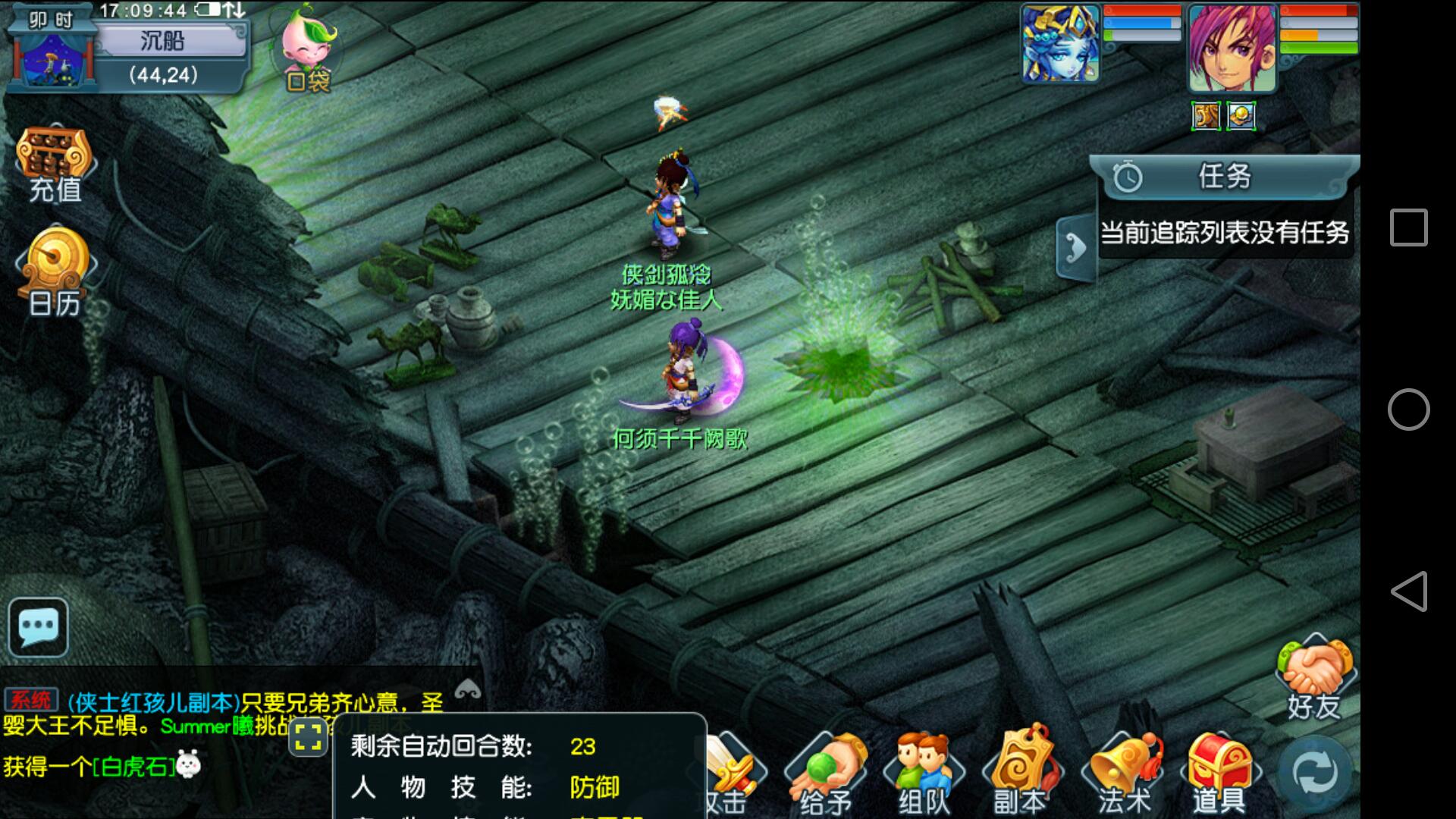Select the blue-faced pet portrait
This screenshot has width=1456, height=819.
tap(1059, 43)
